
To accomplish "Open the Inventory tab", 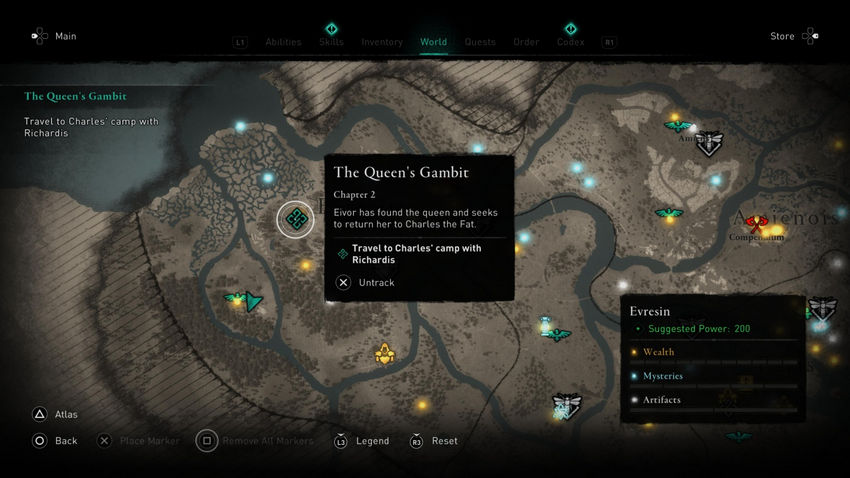I will click(x=382, y=42).
